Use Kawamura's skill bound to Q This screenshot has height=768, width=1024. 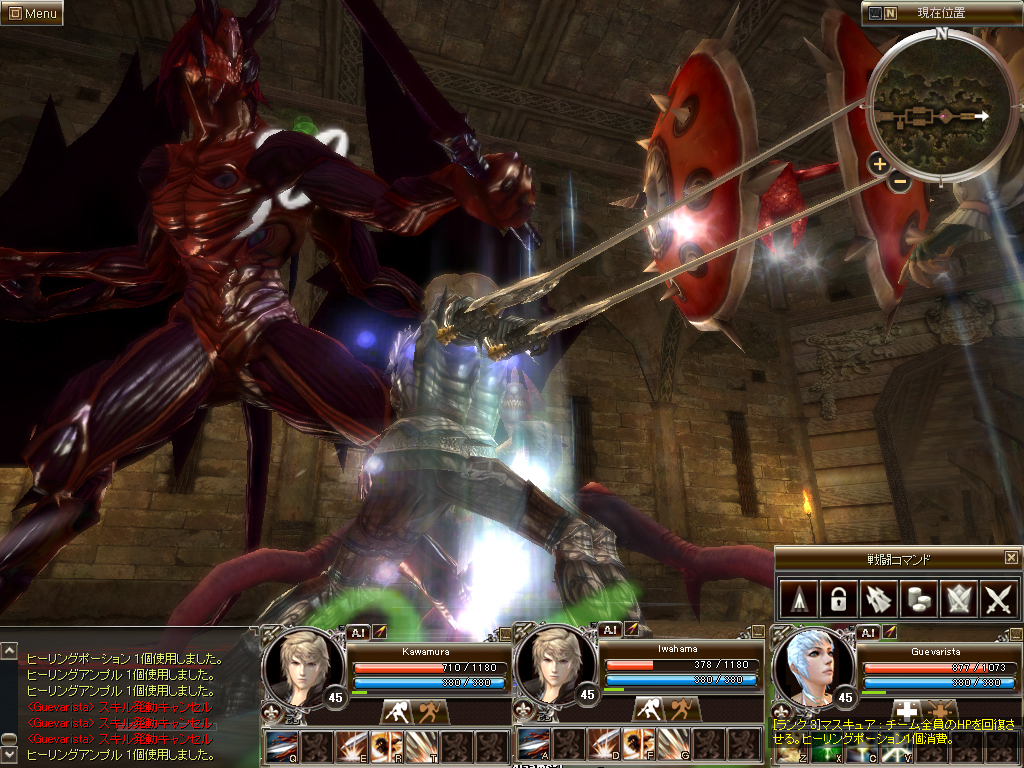(x=282, y=746)
